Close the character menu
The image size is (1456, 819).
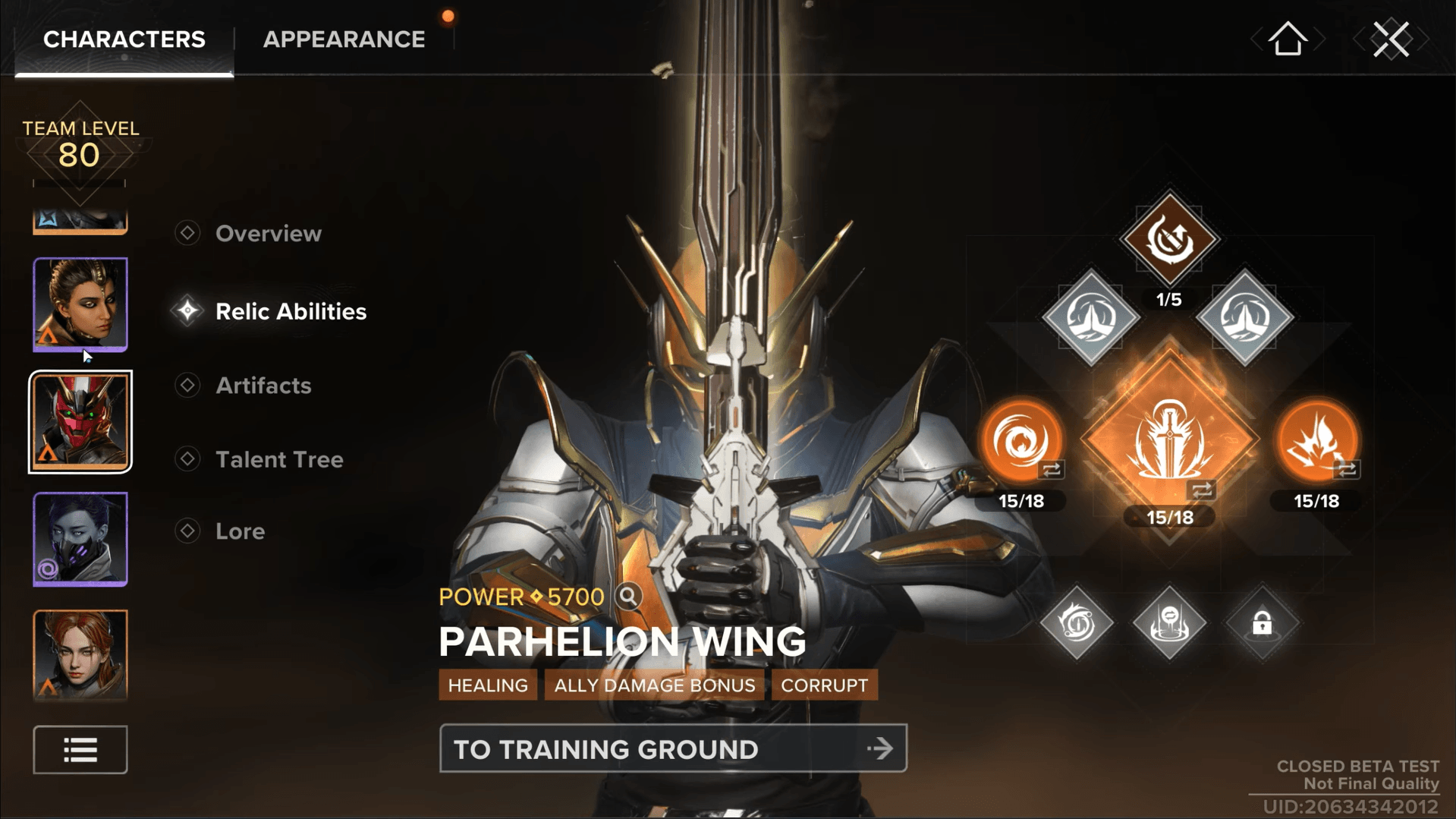[x=1391, y=39]
